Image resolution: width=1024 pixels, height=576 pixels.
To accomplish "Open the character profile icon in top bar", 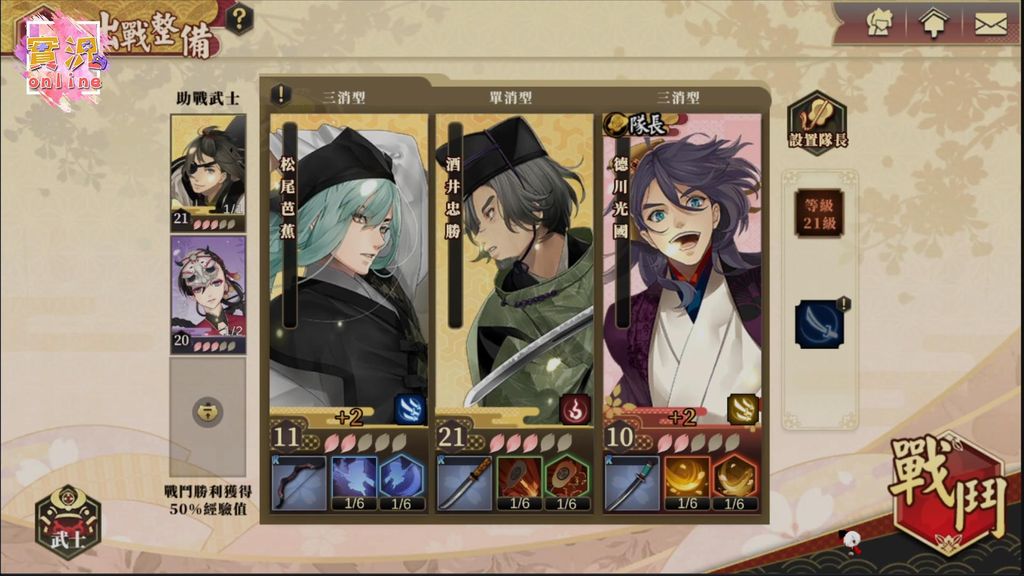I will coord(880,23).
